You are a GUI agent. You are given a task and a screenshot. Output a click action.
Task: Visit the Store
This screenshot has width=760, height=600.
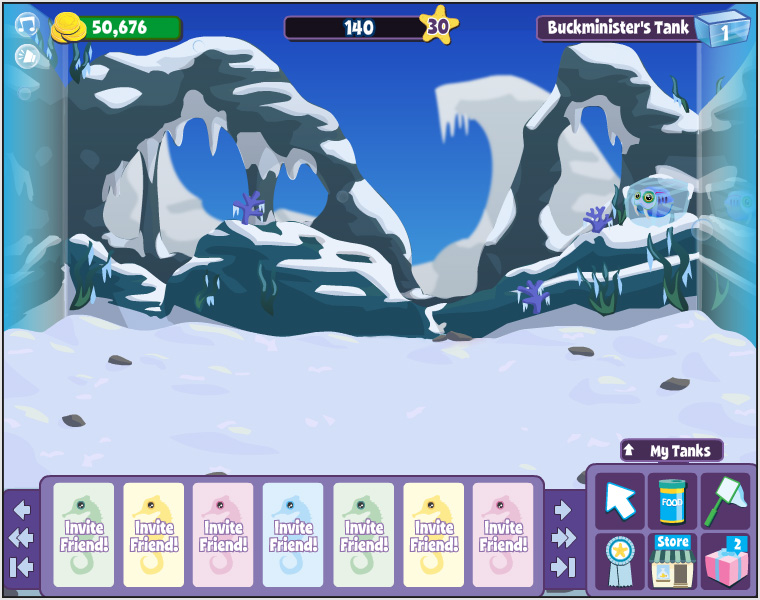click(672, 560)
